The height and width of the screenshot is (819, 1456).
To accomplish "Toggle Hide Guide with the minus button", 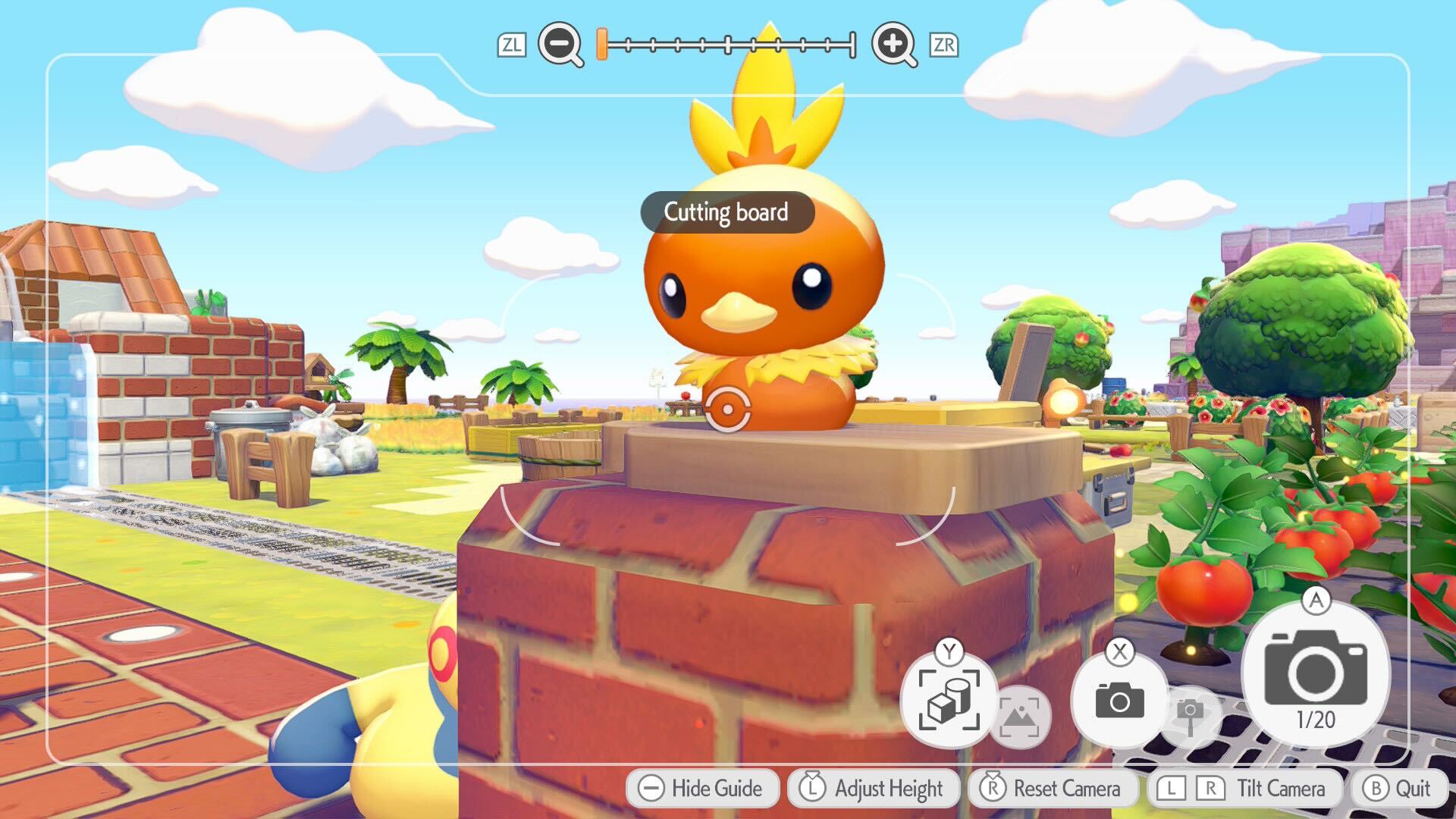I will tap(704, 789).
